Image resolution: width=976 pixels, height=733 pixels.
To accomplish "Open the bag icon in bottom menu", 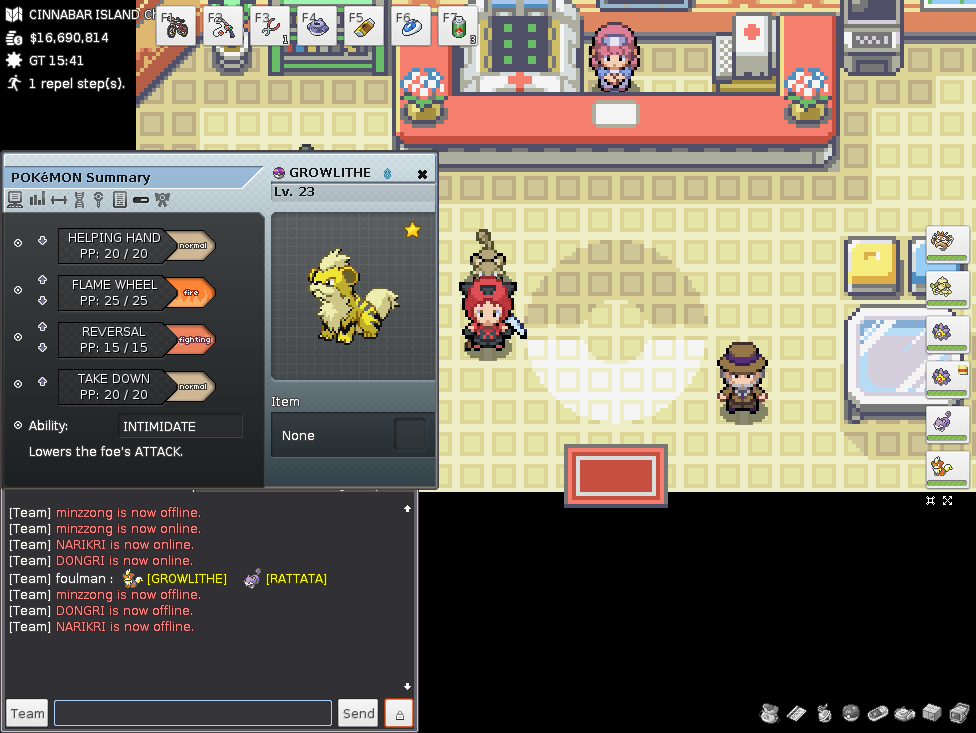I will [x=769, y=713].
